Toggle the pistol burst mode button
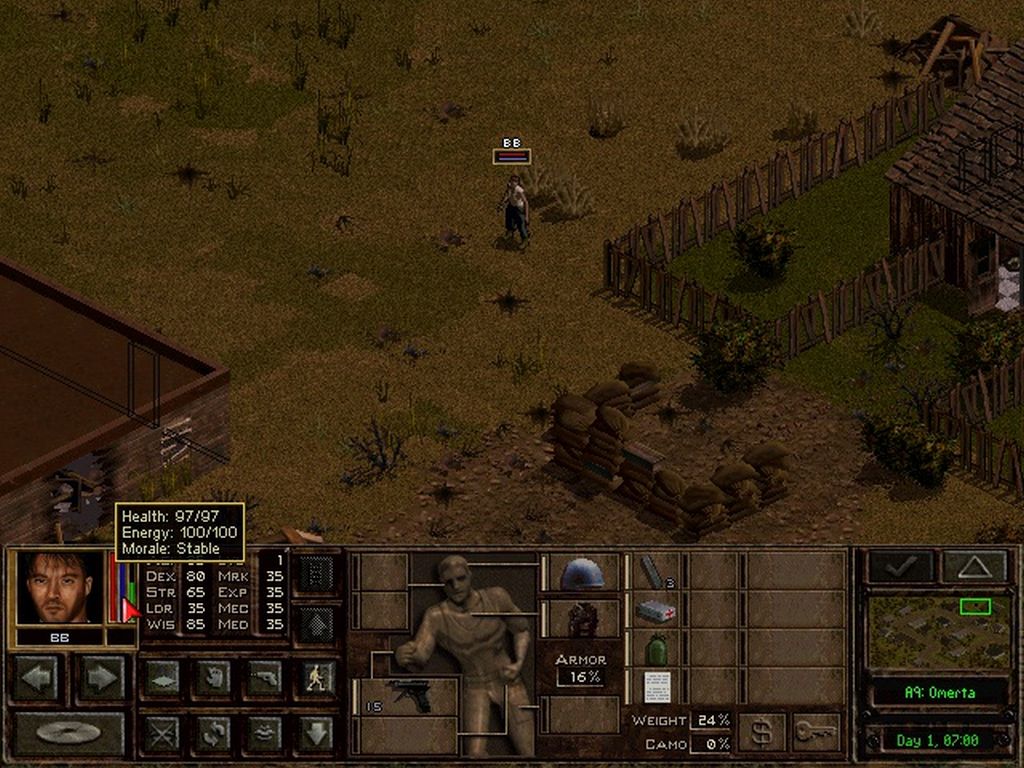1024x768 pixels. coord(265,678)
